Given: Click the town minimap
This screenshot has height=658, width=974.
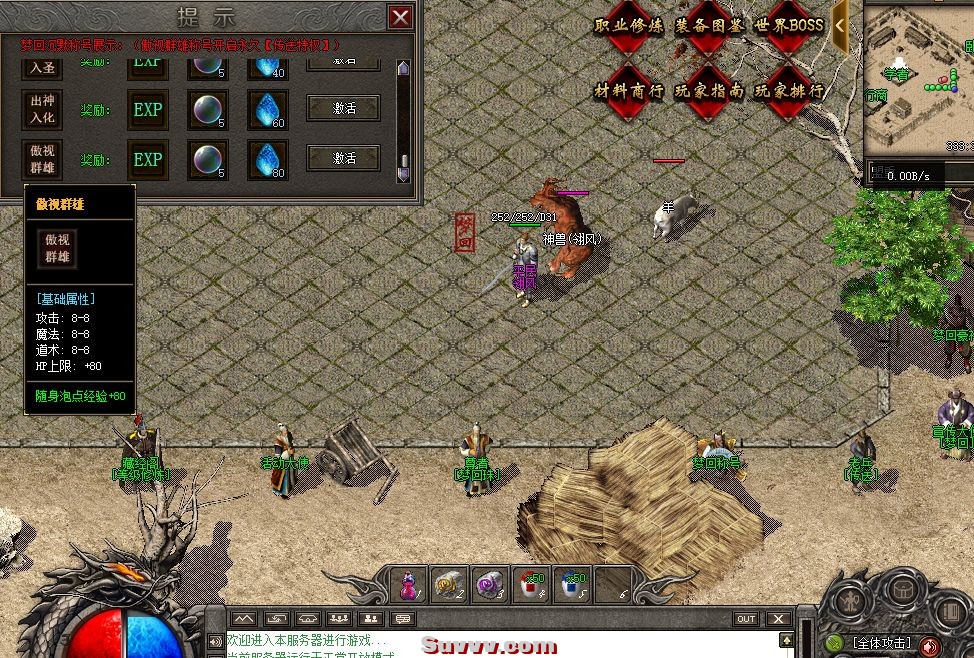Looking at the screenshot, I should click(918, 76).
